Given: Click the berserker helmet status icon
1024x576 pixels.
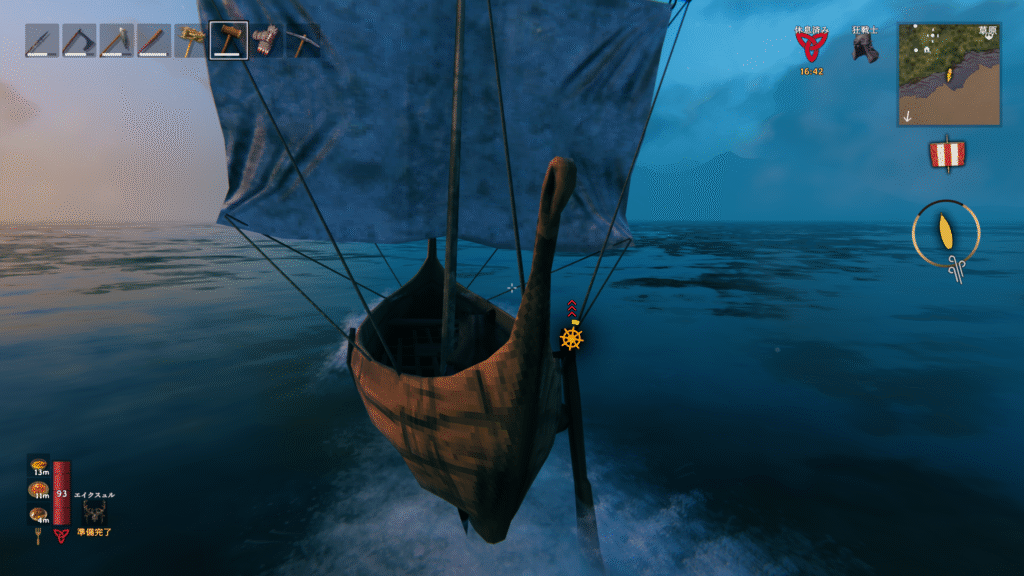Looking at the screenshot, I should (x=866, y=48).
